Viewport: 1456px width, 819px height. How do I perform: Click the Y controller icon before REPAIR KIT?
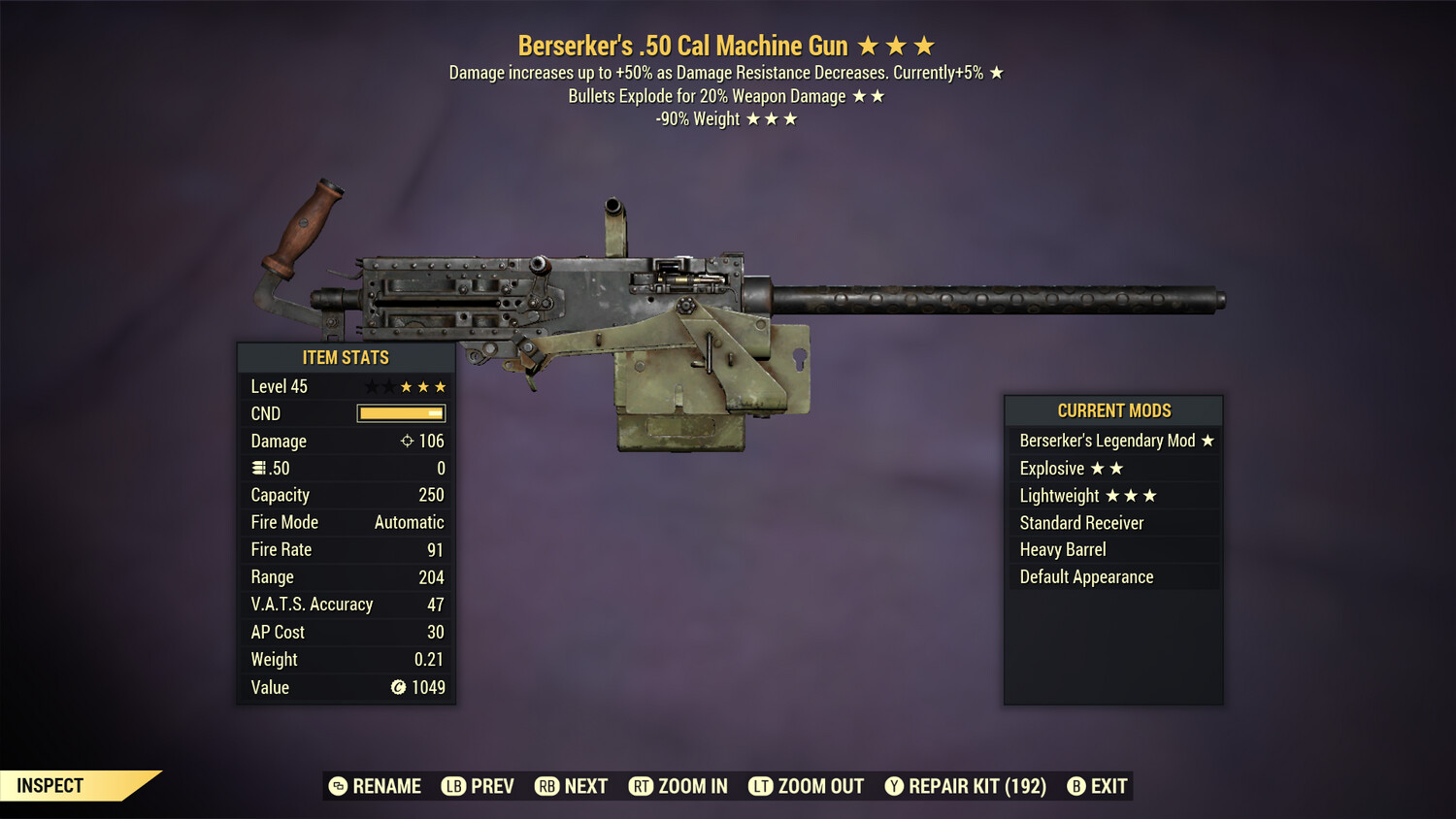(893, 786)
